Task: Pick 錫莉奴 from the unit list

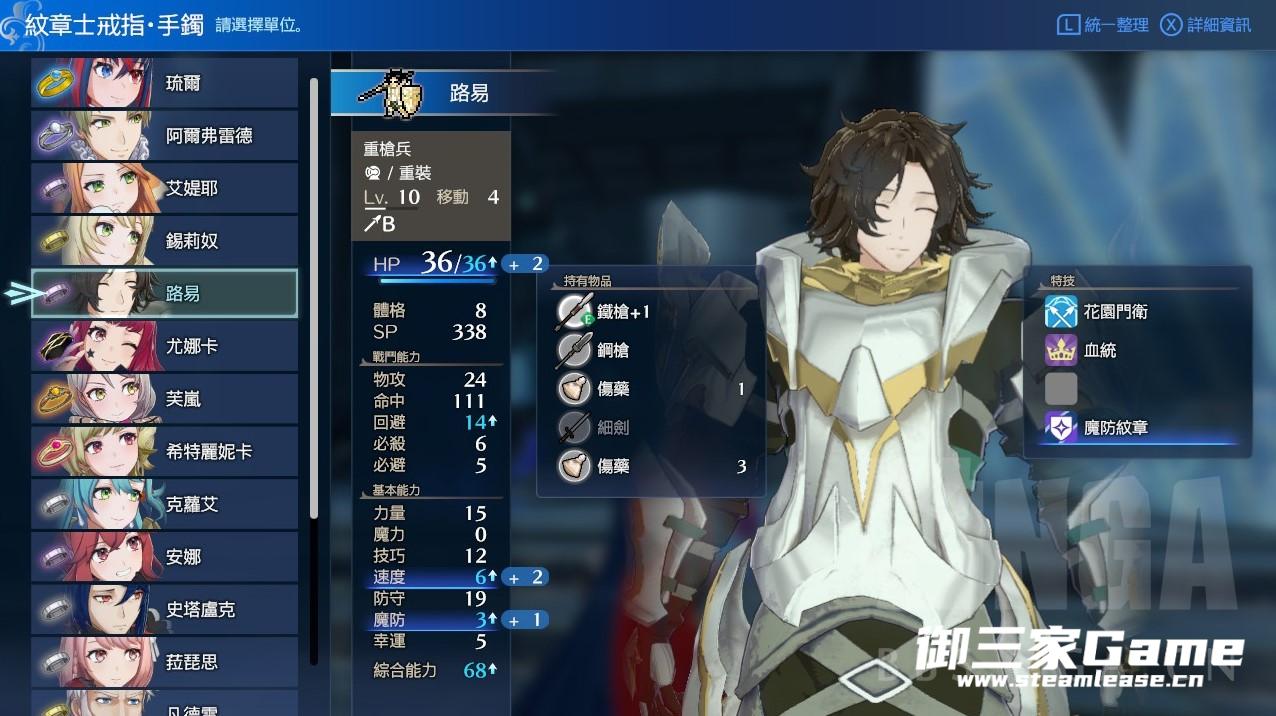Action: pyautogui.click(x=165, y=241)
